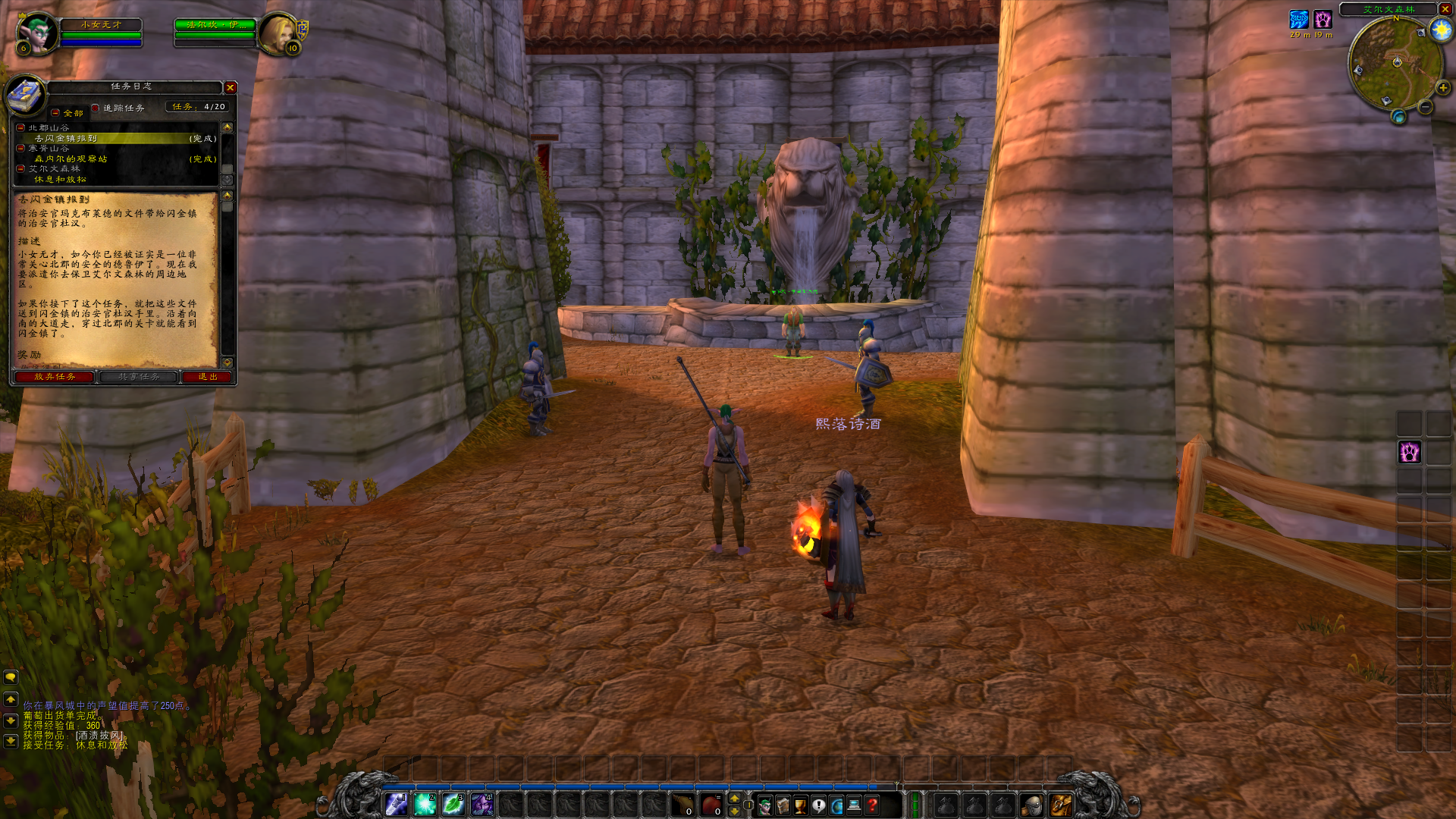Open the backpack bag slot
This screenshot has height=819, width=1456.
(1060, 805)
